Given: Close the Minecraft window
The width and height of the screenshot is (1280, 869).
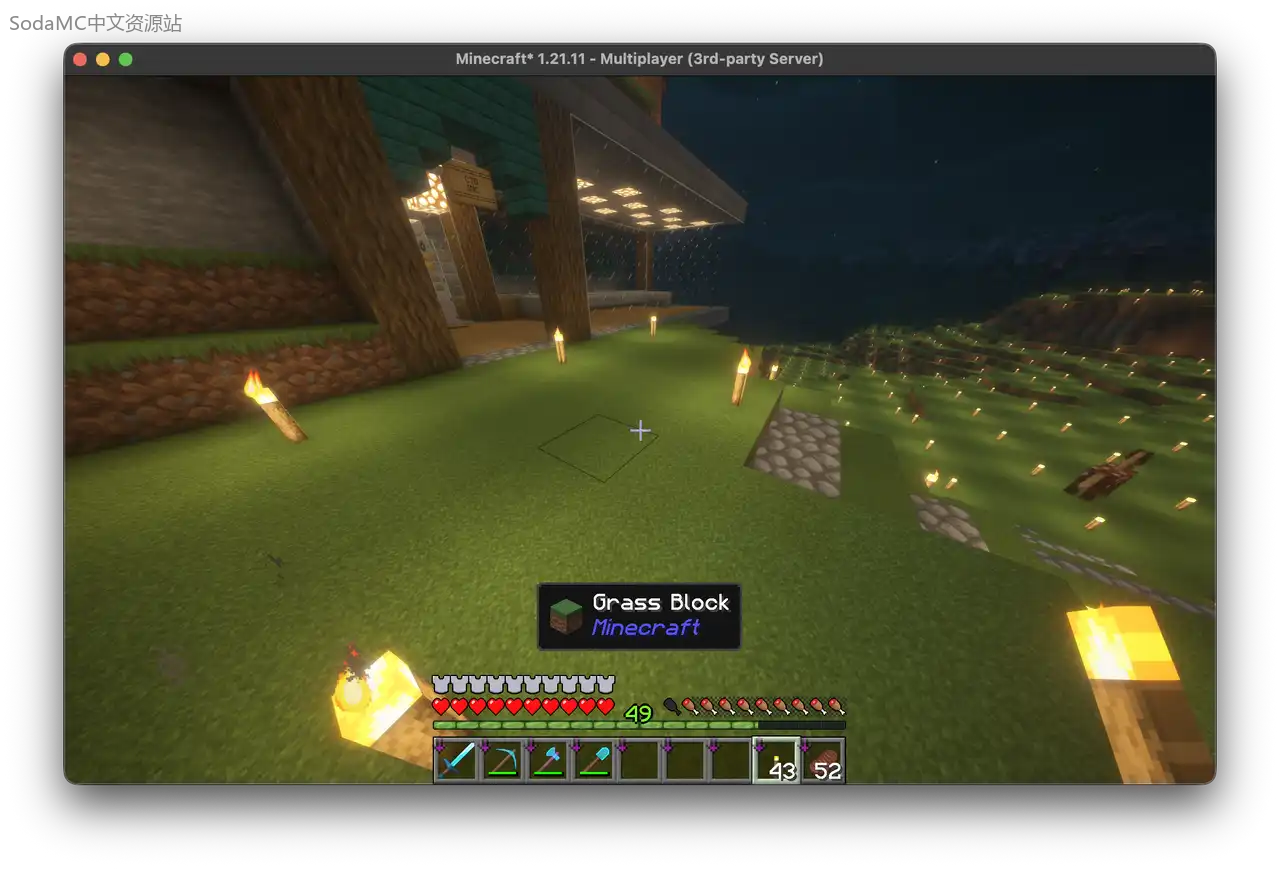Looking at the screenshot, I should (80, 59).
